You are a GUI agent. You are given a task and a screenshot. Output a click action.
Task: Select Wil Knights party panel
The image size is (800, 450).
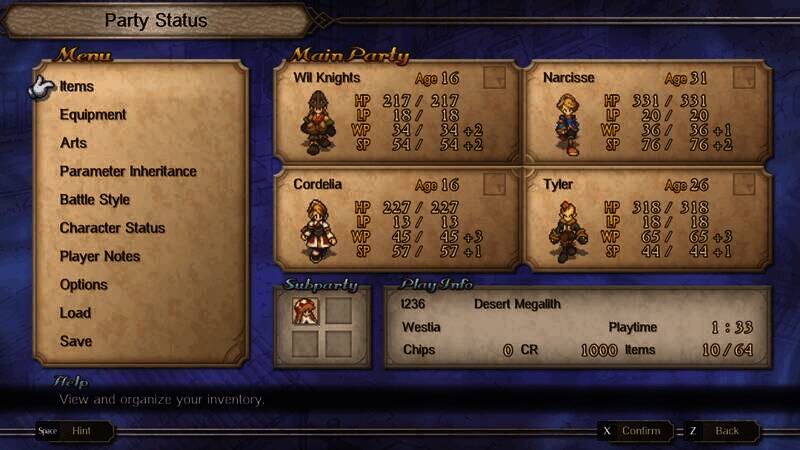pos(397,112)
